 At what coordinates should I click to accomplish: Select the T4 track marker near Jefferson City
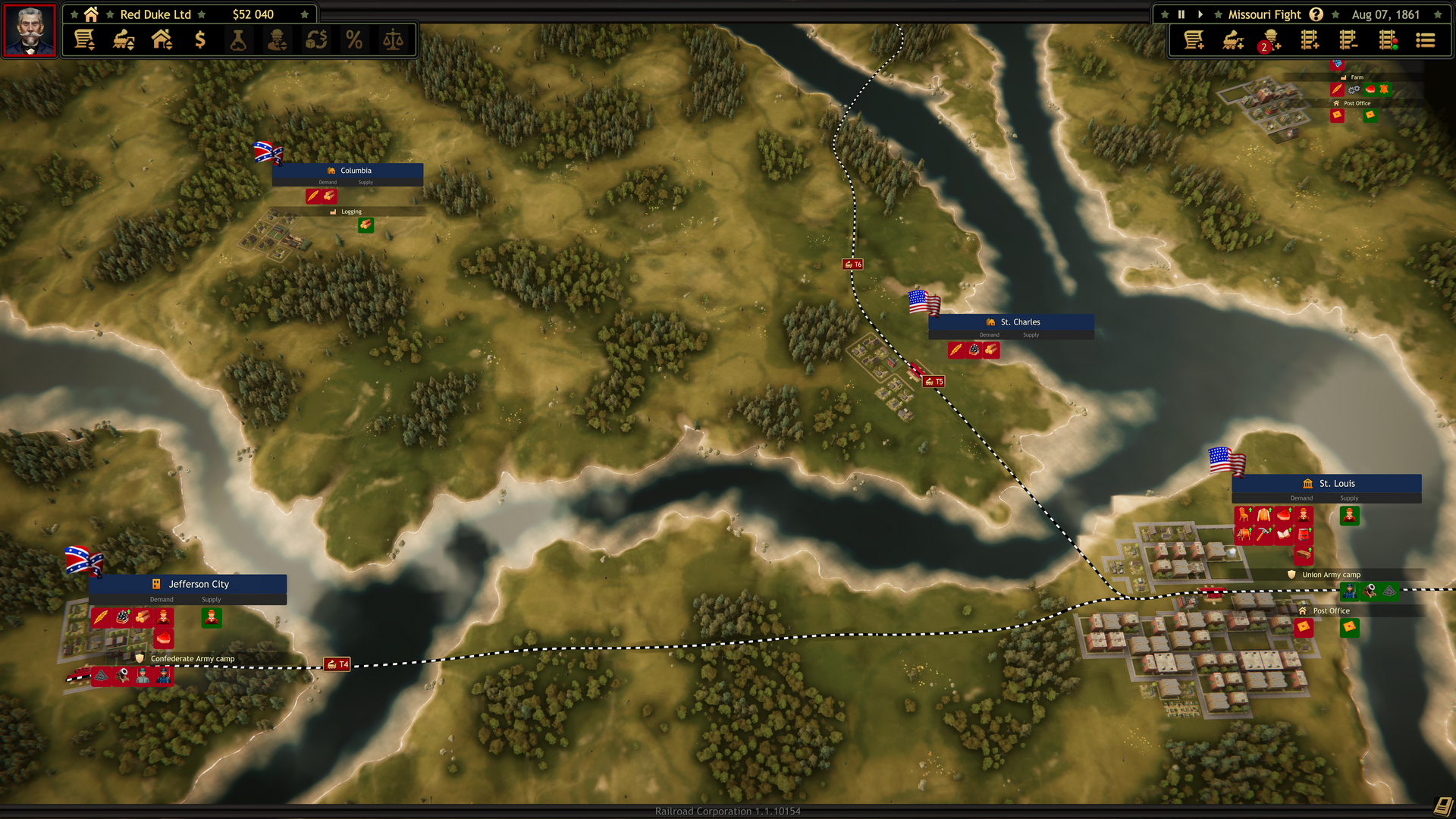(x=338, y=663)
